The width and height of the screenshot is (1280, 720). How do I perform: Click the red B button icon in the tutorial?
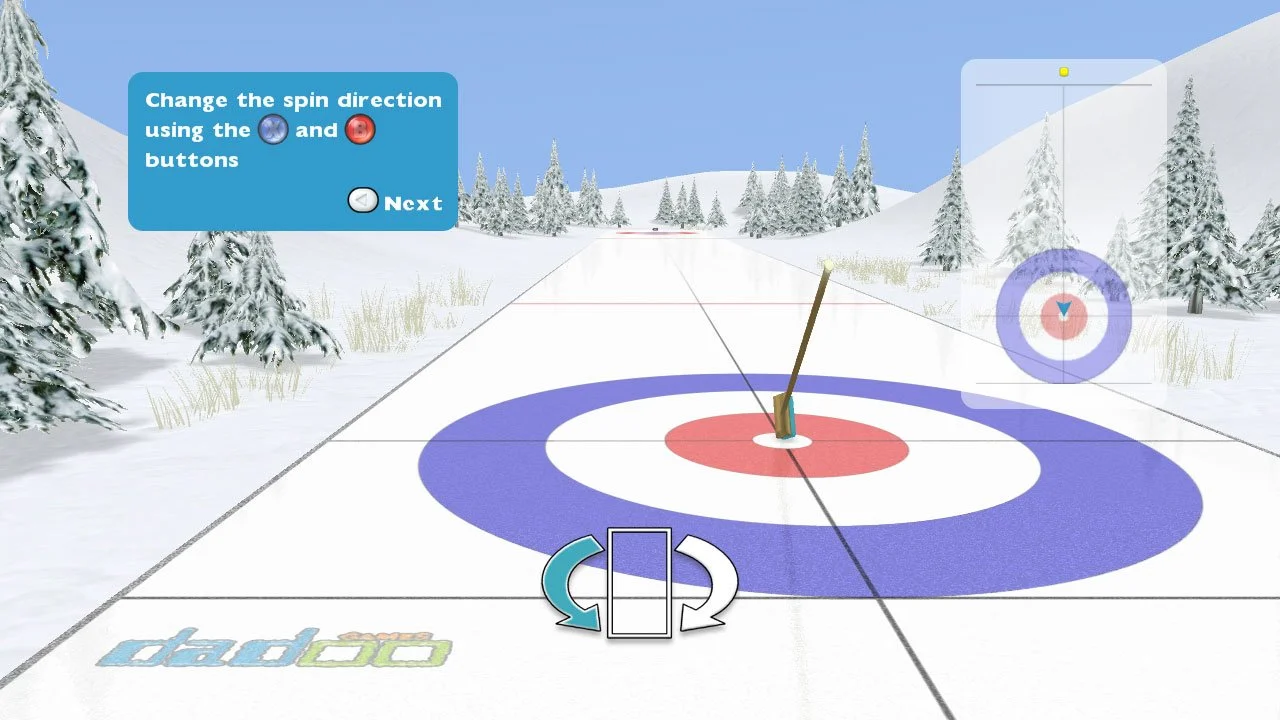(360, 129)
